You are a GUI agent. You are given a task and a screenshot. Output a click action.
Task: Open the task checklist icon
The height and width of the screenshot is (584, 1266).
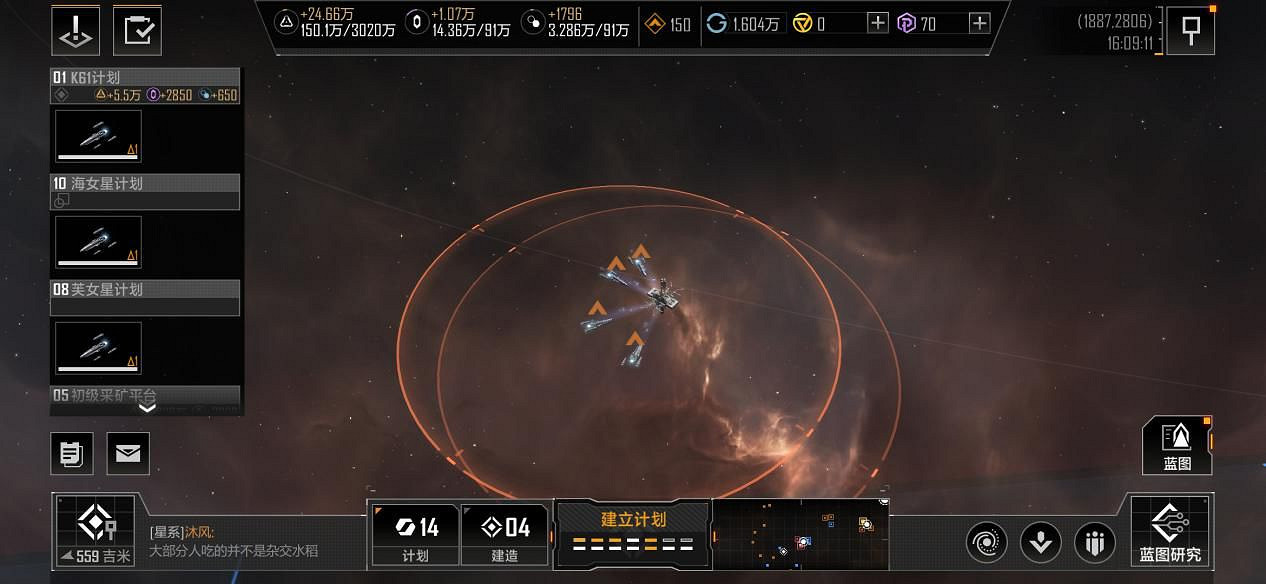(137, 30)
